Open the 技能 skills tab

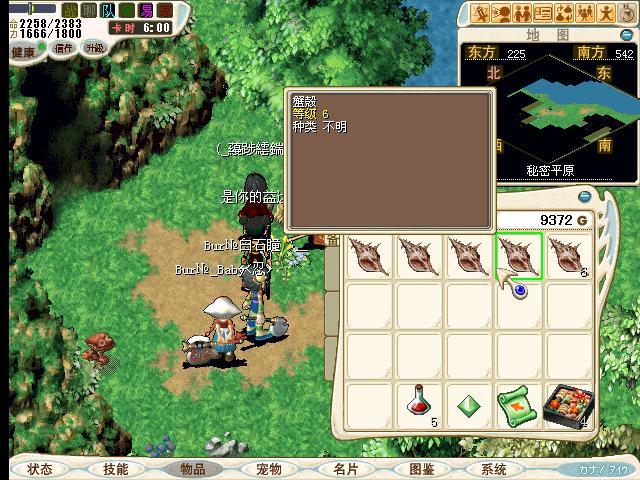115,469
